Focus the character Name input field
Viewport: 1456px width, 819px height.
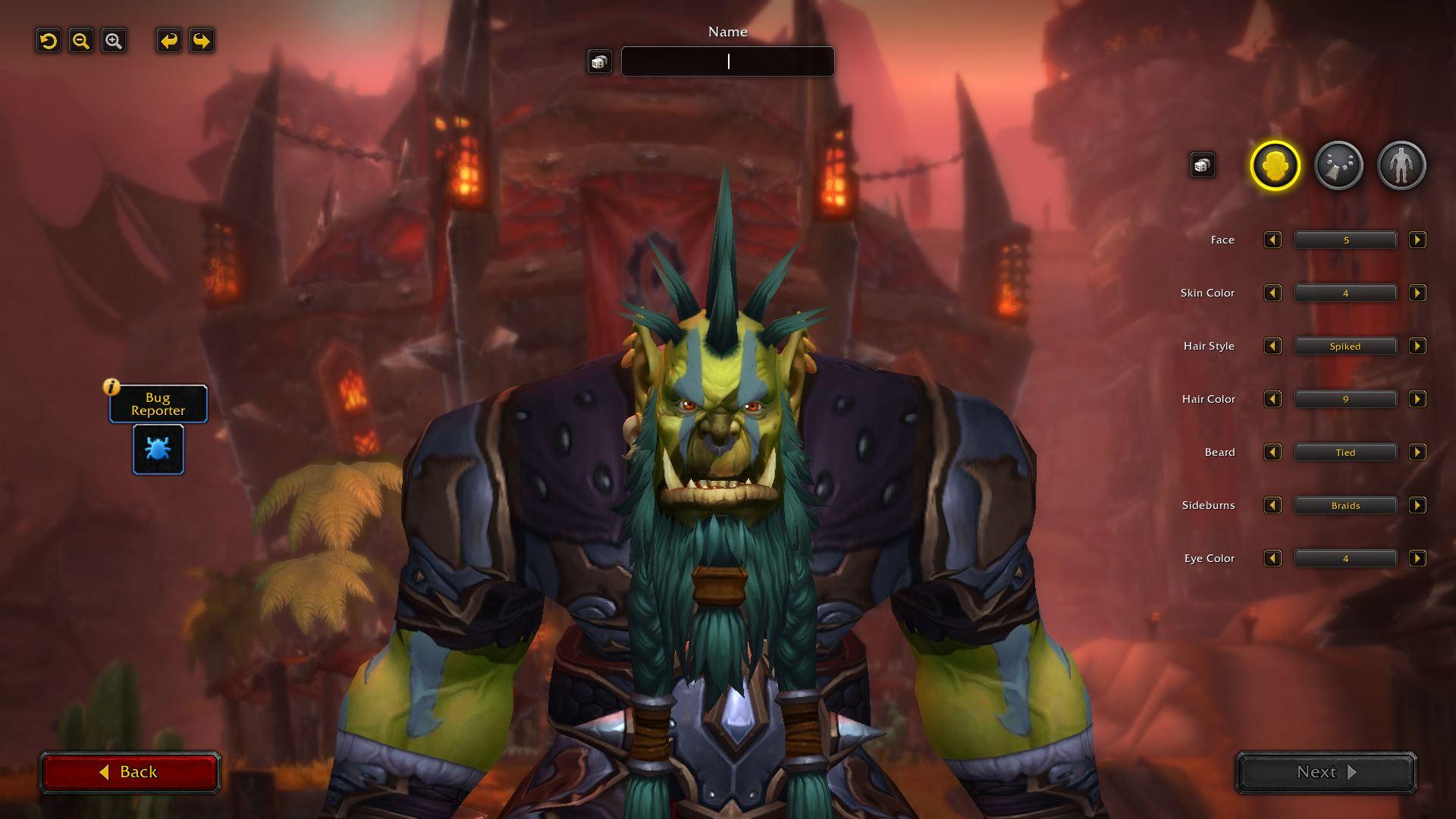click(727, 61)
